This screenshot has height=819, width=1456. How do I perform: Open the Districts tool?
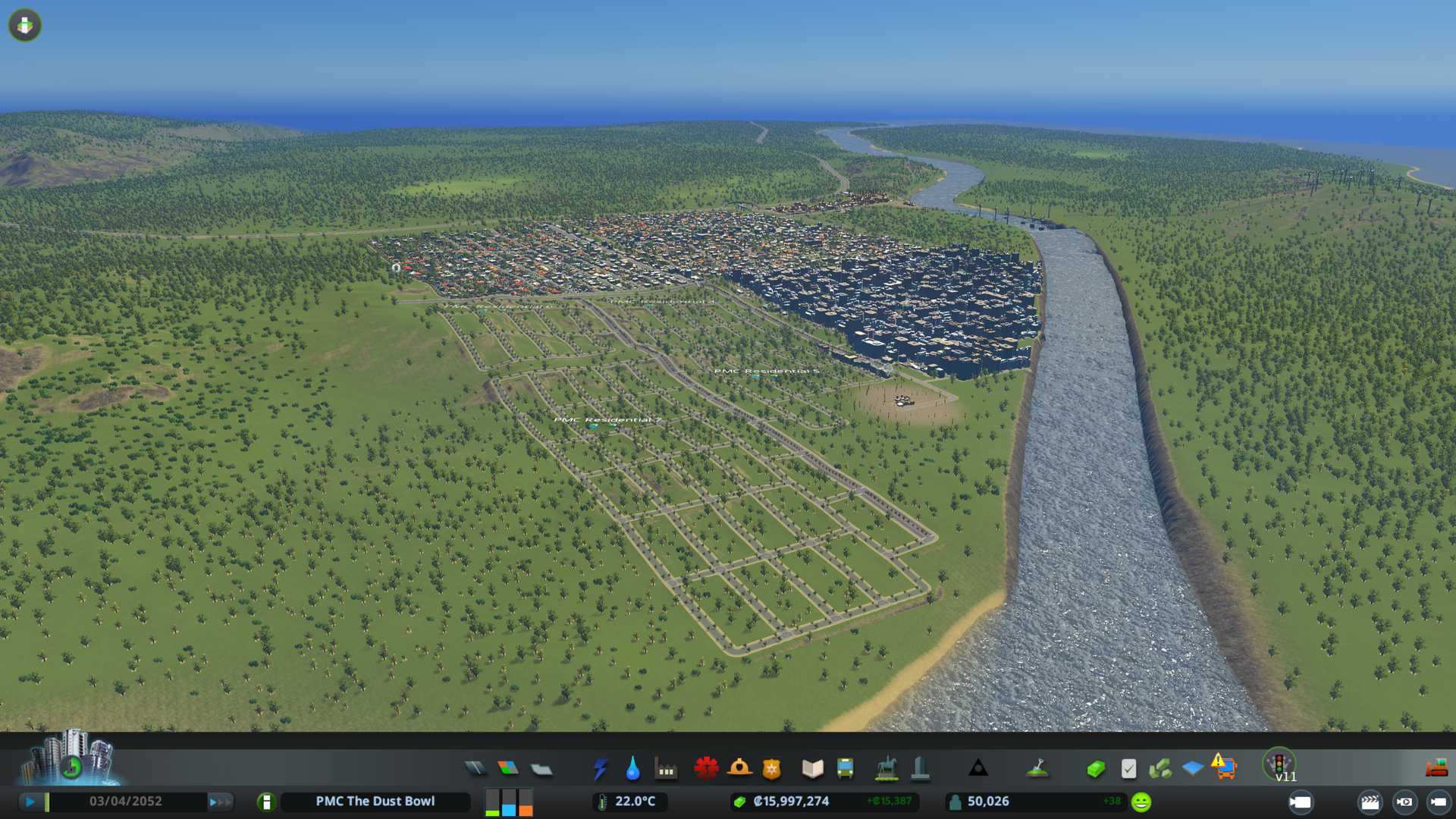(x=541, y=769)
